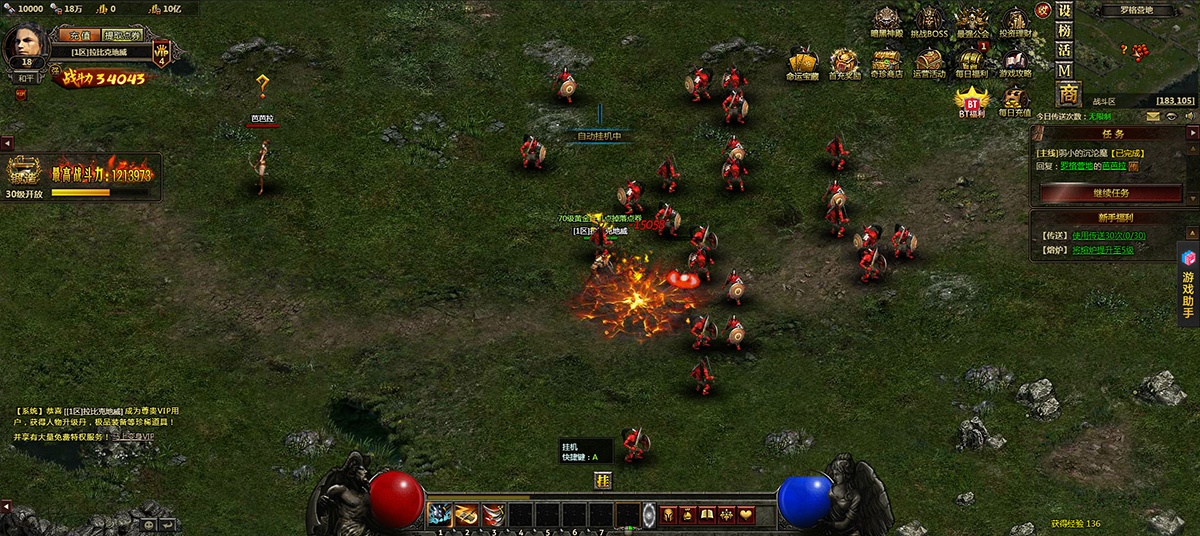Click the 继续任务 continue quest button

1110,192
